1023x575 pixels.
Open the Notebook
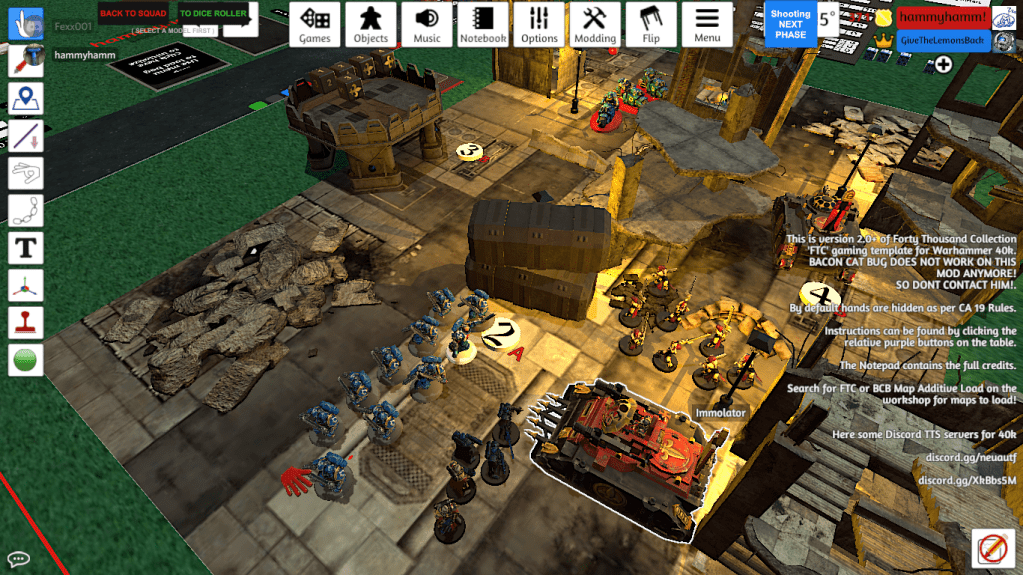coord(483,24)
